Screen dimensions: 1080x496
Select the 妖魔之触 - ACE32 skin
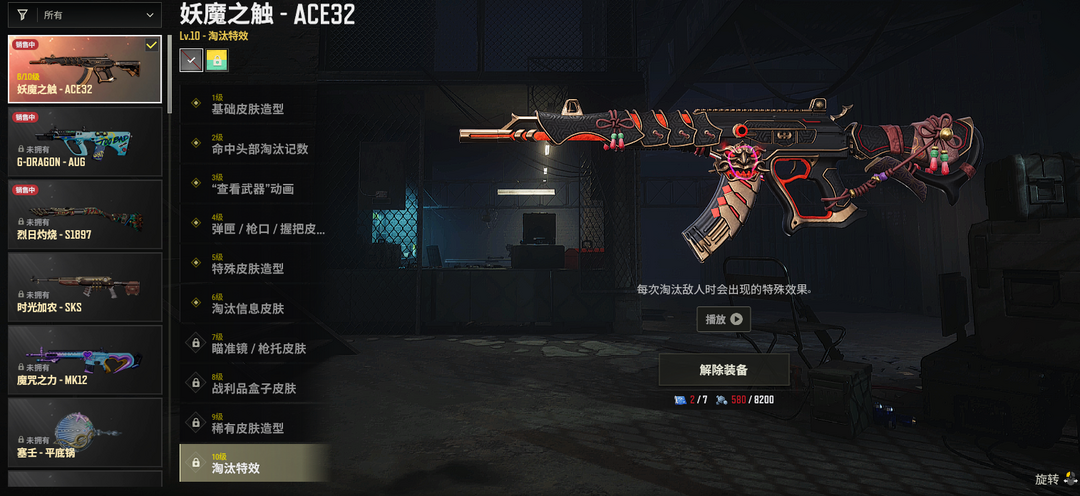point(85,69)
